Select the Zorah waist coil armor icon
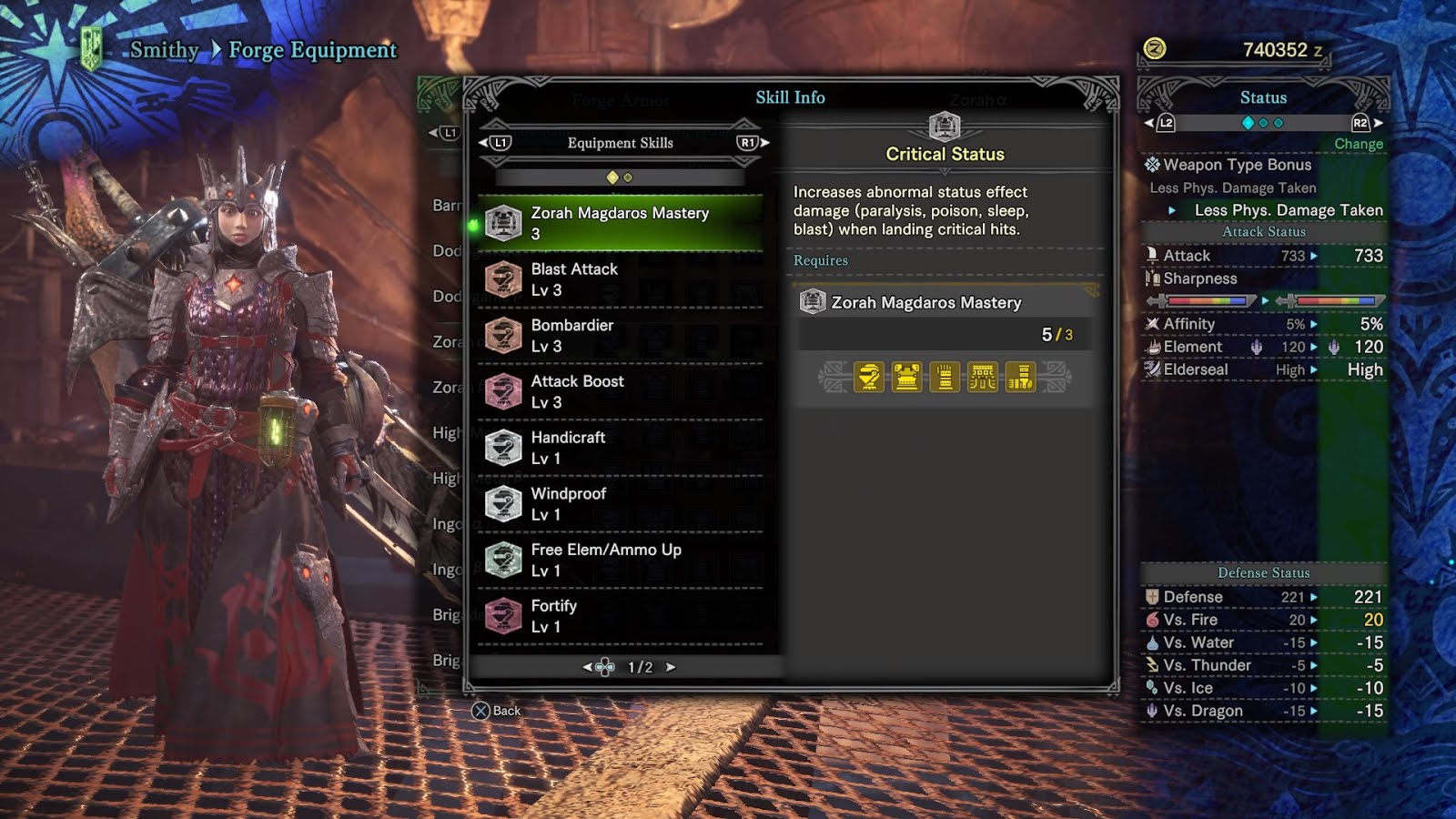The image size is (1456, 819). click(x=982, y=377)
